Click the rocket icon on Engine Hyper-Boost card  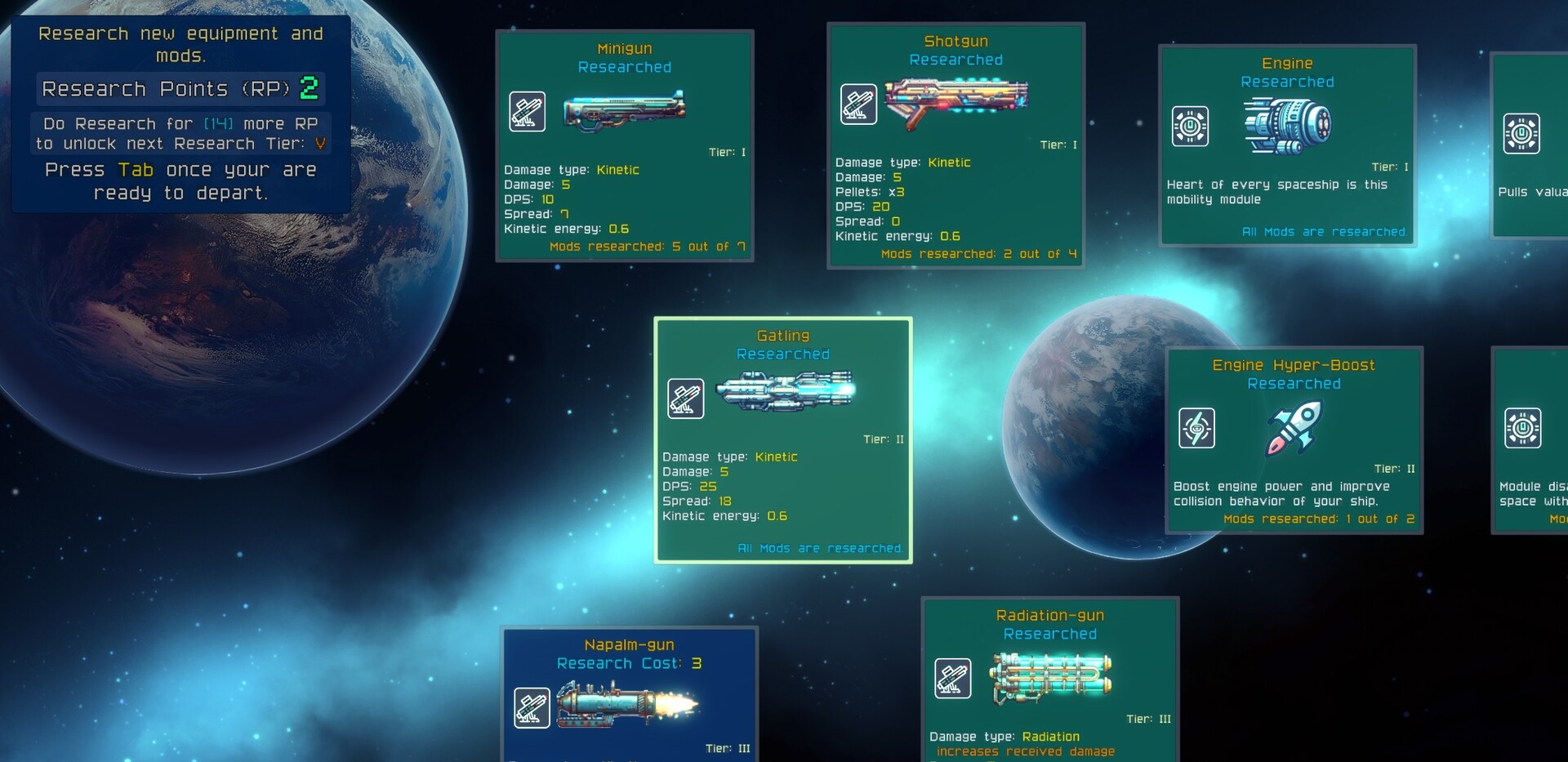coord(1294,429)
